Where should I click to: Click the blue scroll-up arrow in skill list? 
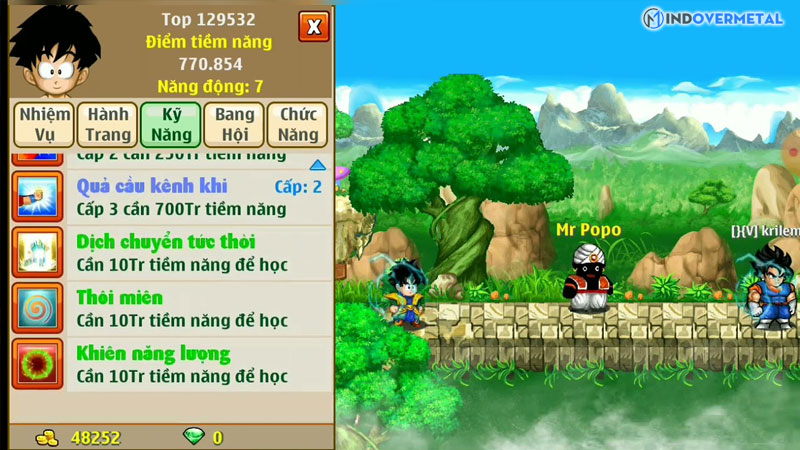coord(318,165)
